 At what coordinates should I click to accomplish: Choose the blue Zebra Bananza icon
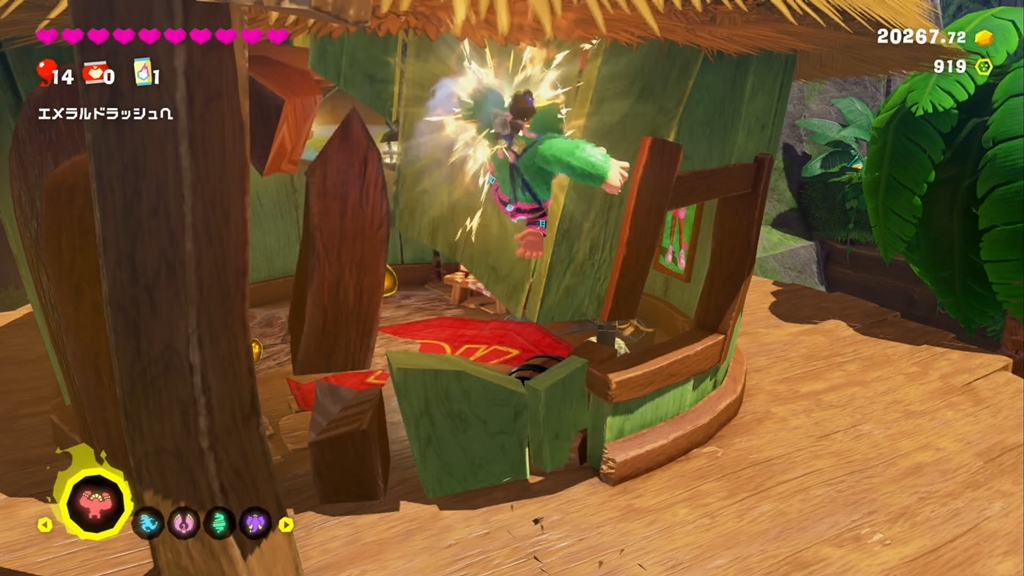click(148, 523)
